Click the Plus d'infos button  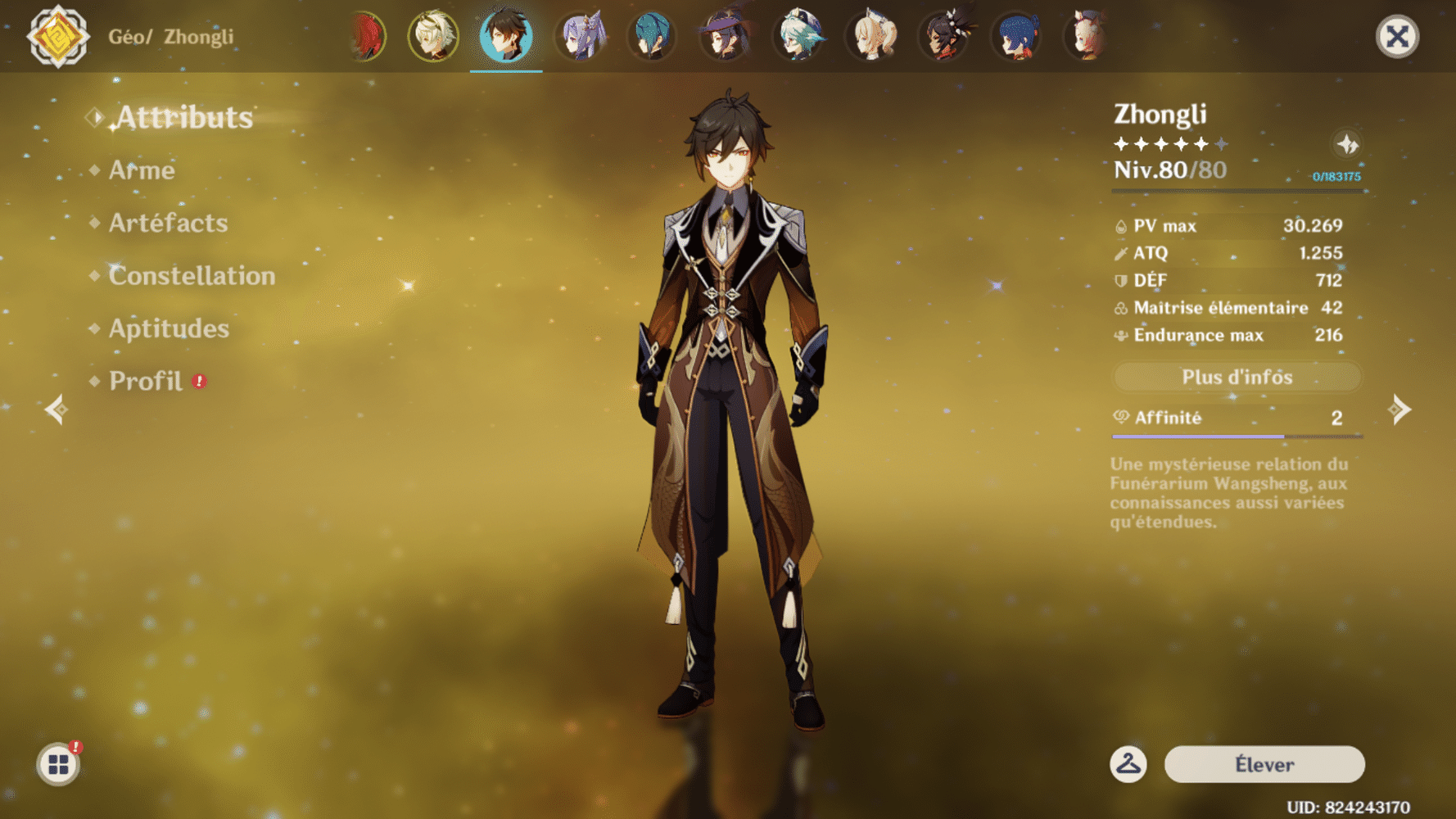[1237, 377]
